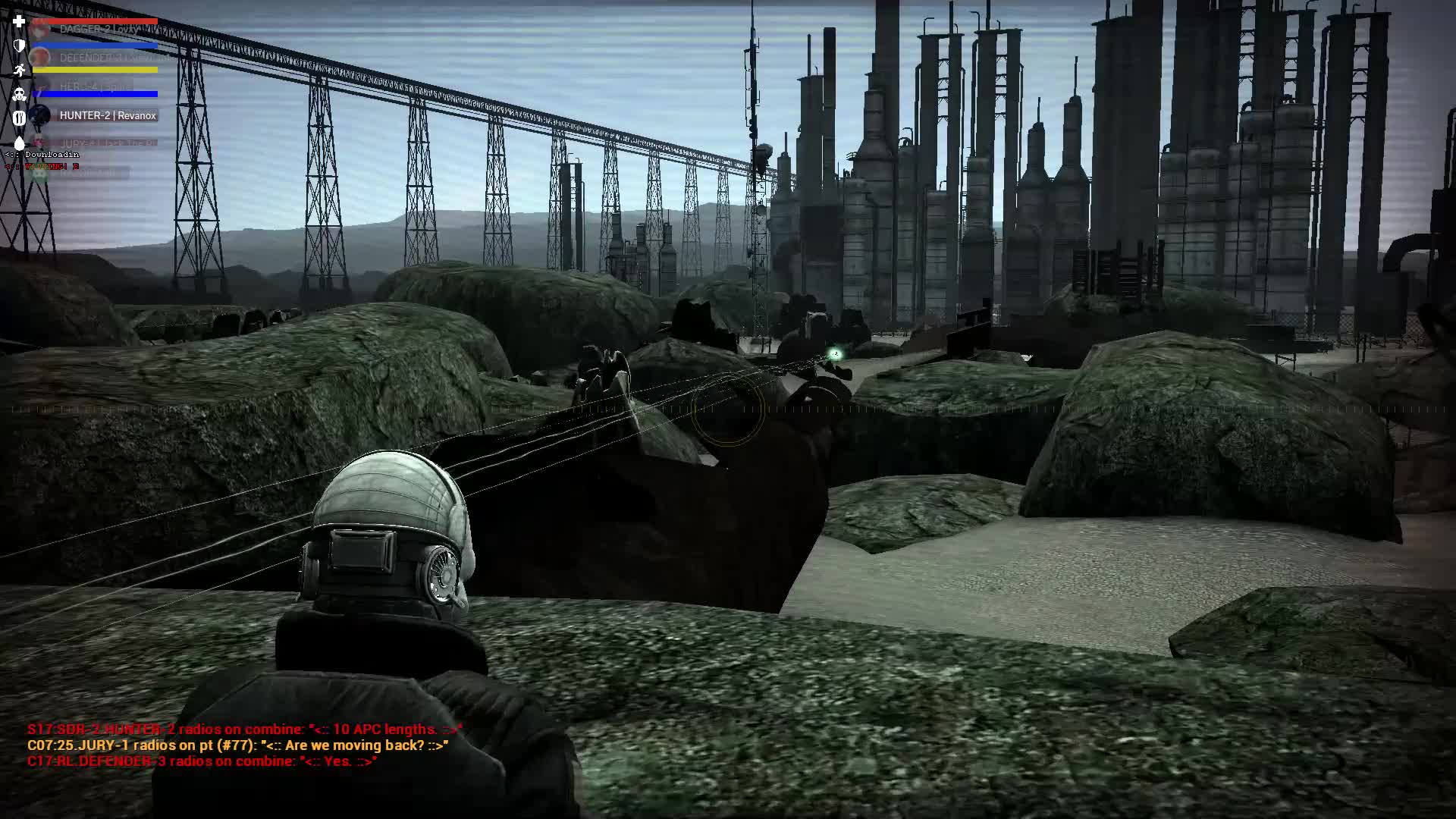Click the running man stamina icon
The width and height of the screenshot is (1456, 819).
pos(19,70)
